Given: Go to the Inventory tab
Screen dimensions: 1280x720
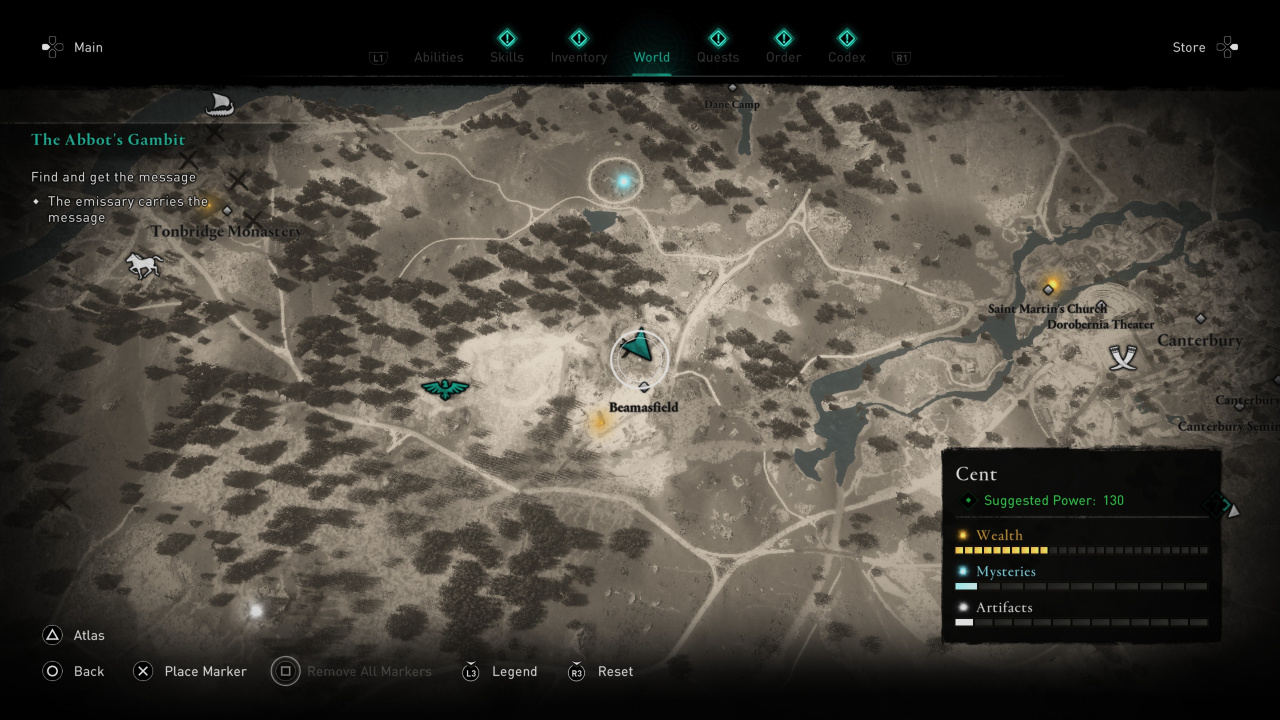Looking at the screenshot, I should click(579, 57).
